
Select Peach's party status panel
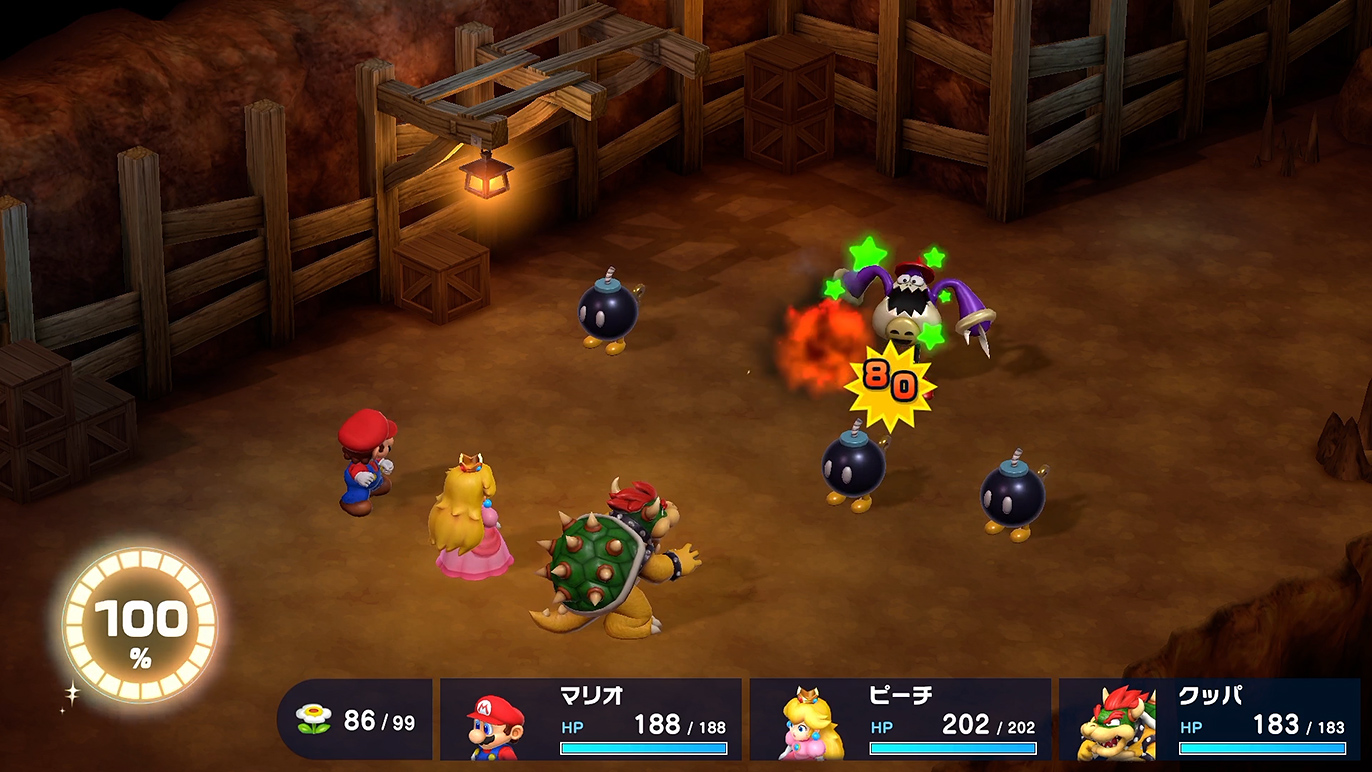coord(900,720)
